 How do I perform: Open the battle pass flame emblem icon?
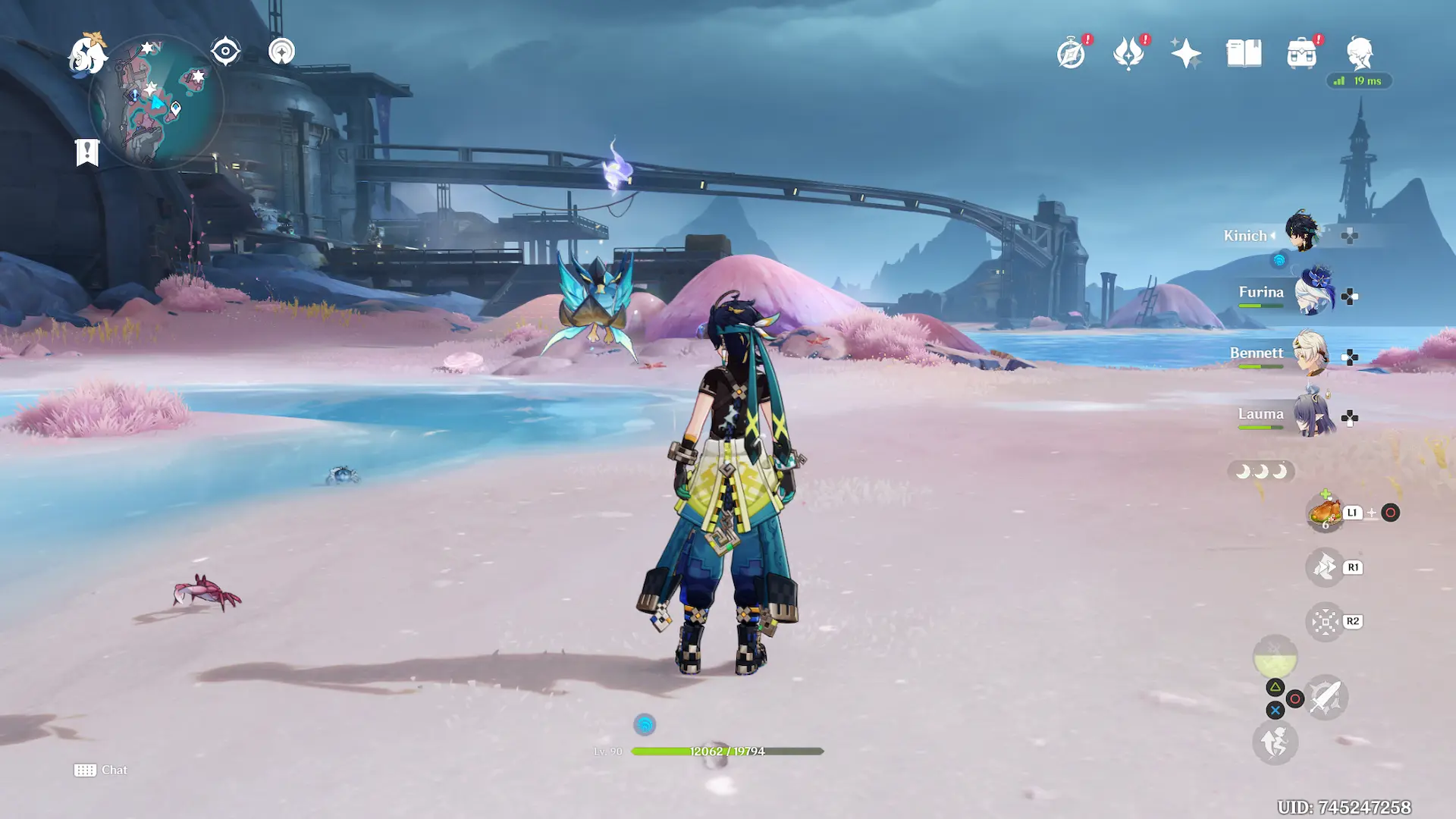click(x=1128, y=54)
